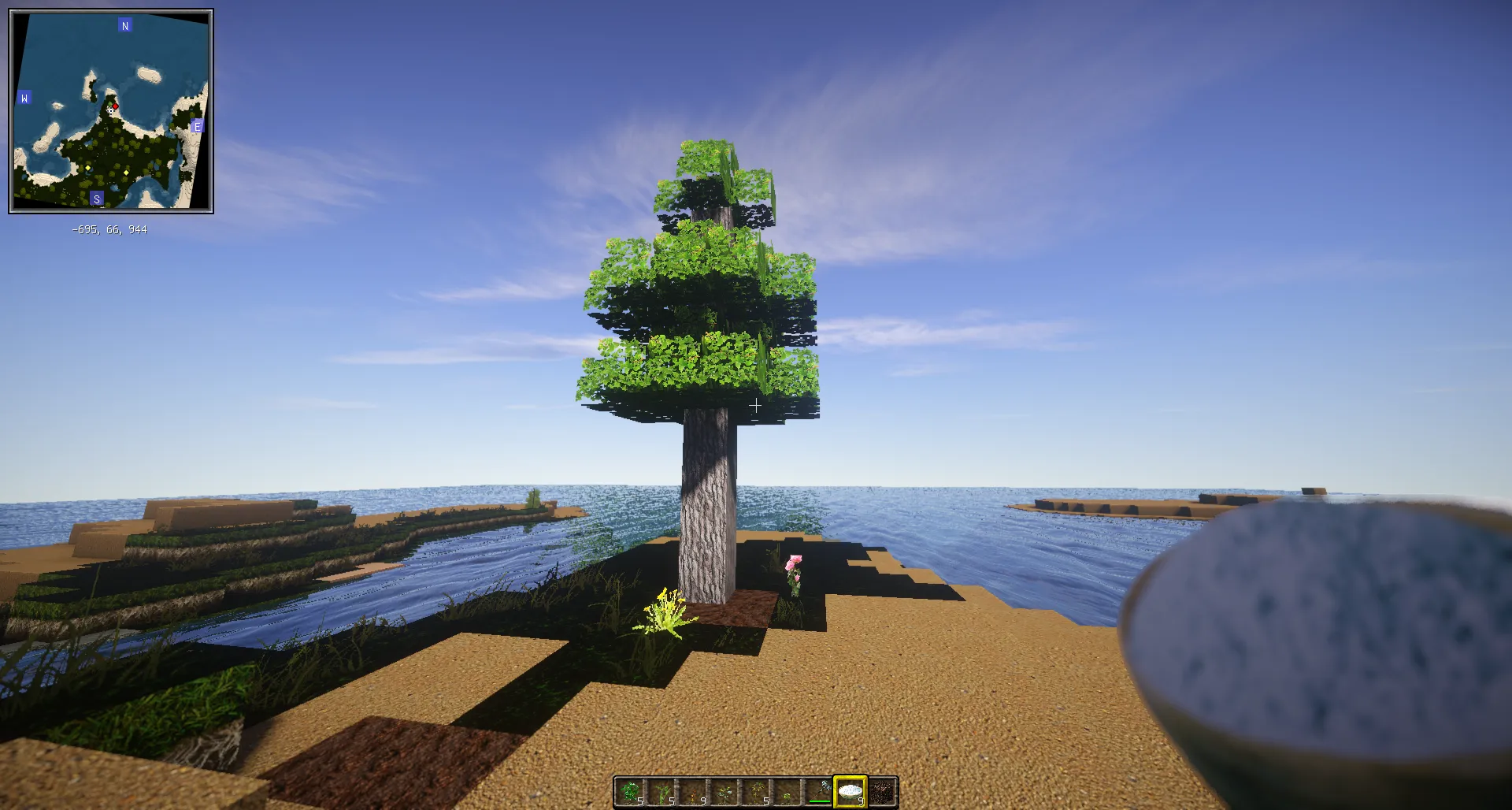Click the fishing rod's green durability bar
This screenshot has height=810, width=1512.
pos(820,801)
